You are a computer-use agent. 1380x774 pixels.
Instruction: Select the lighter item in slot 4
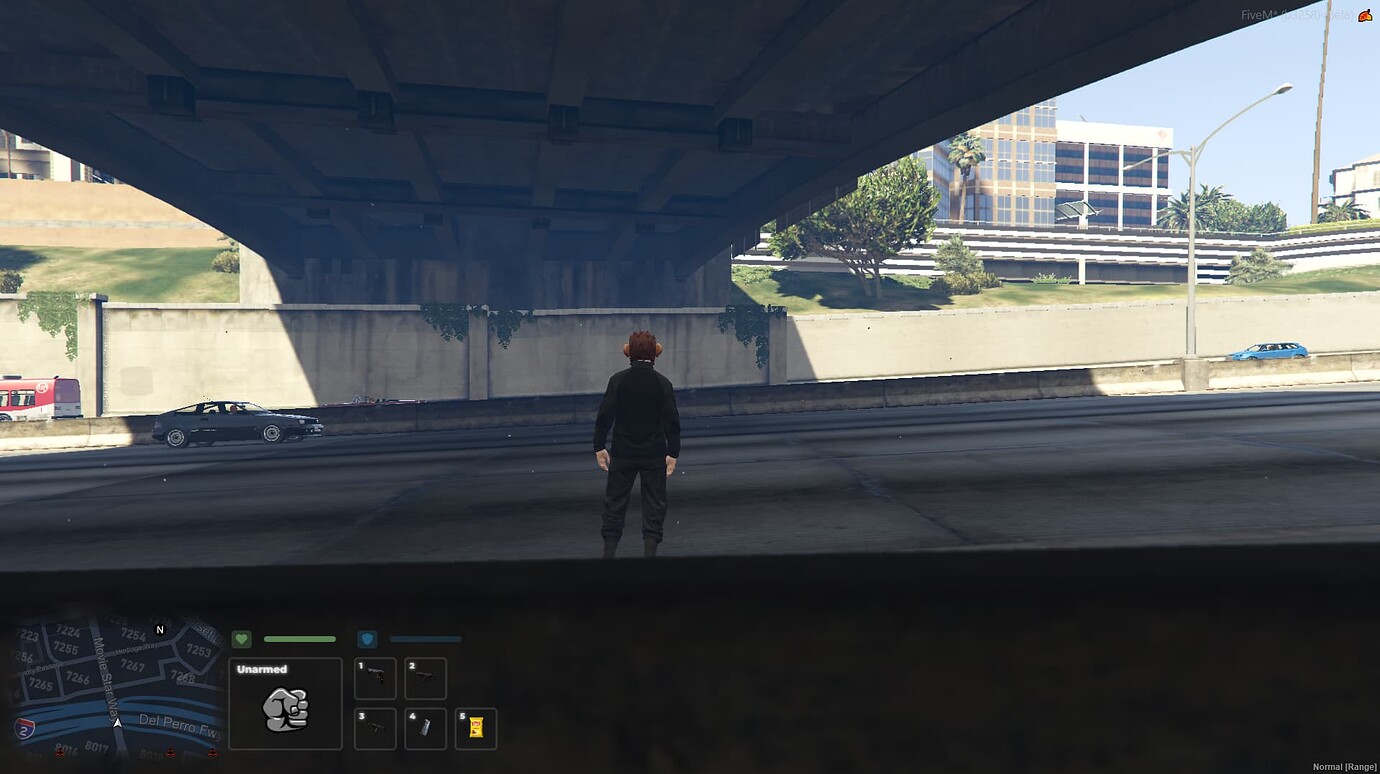(425, 729)
